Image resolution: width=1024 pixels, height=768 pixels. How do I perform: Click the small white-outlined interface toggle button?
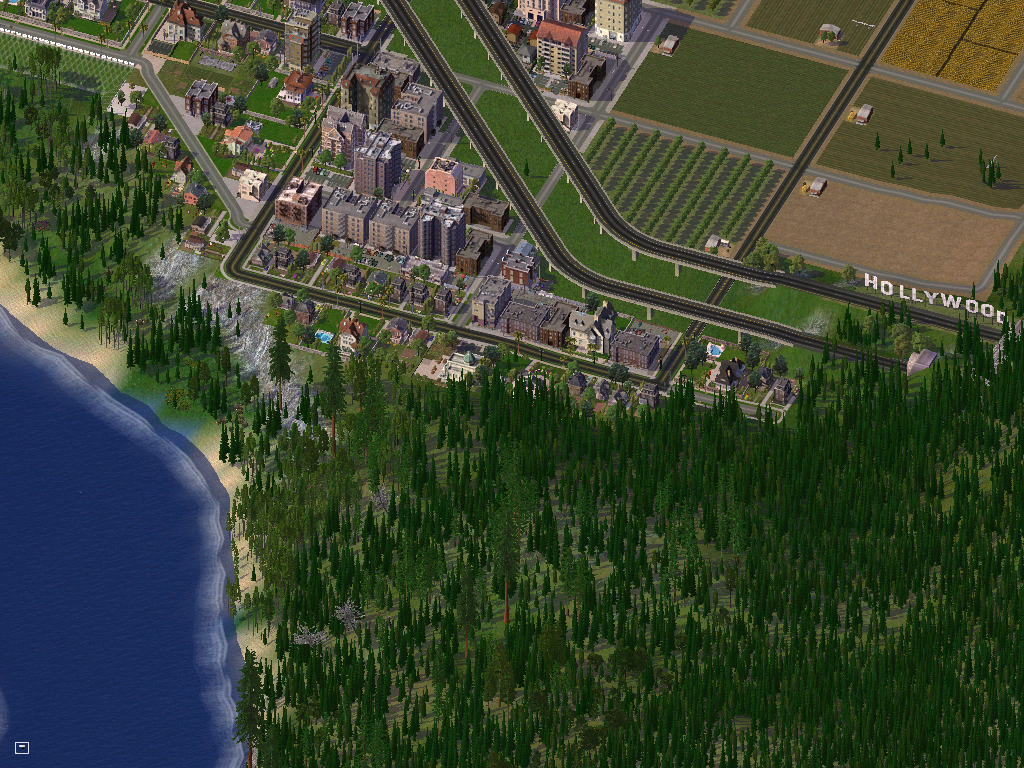point(22,747)
